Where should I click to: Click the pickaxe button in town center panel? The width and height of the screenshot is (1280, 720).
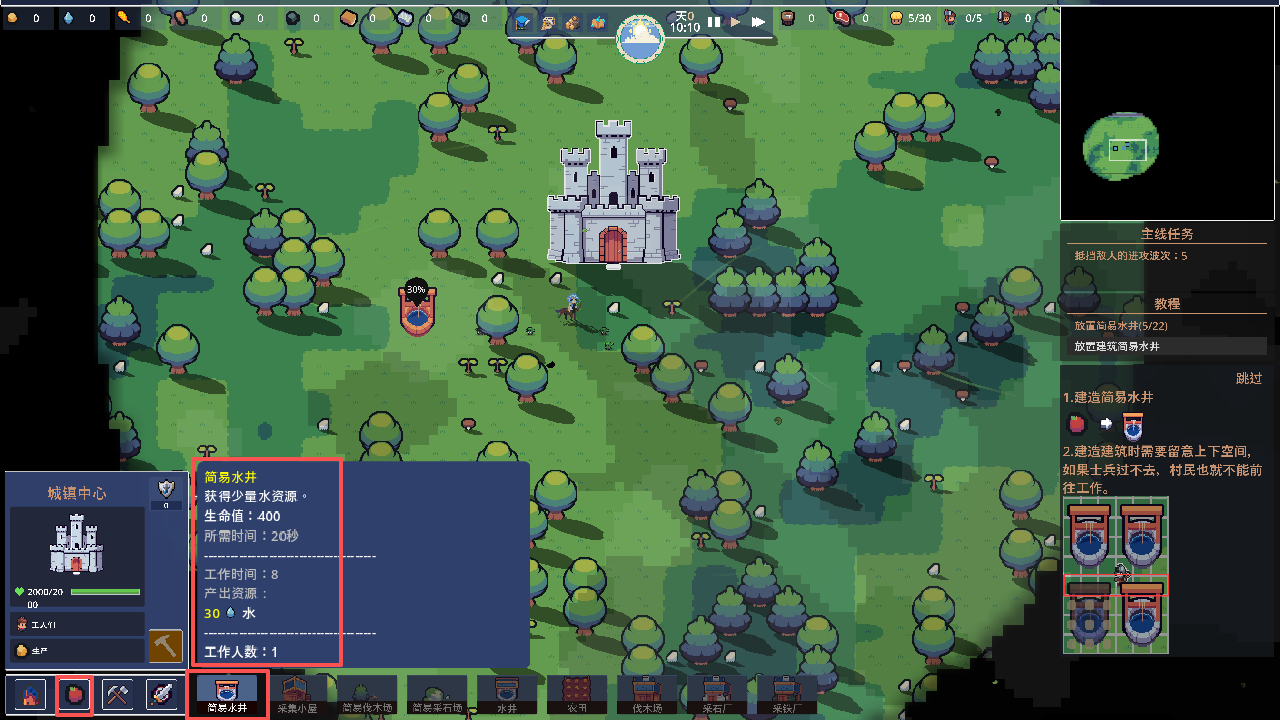166,646
